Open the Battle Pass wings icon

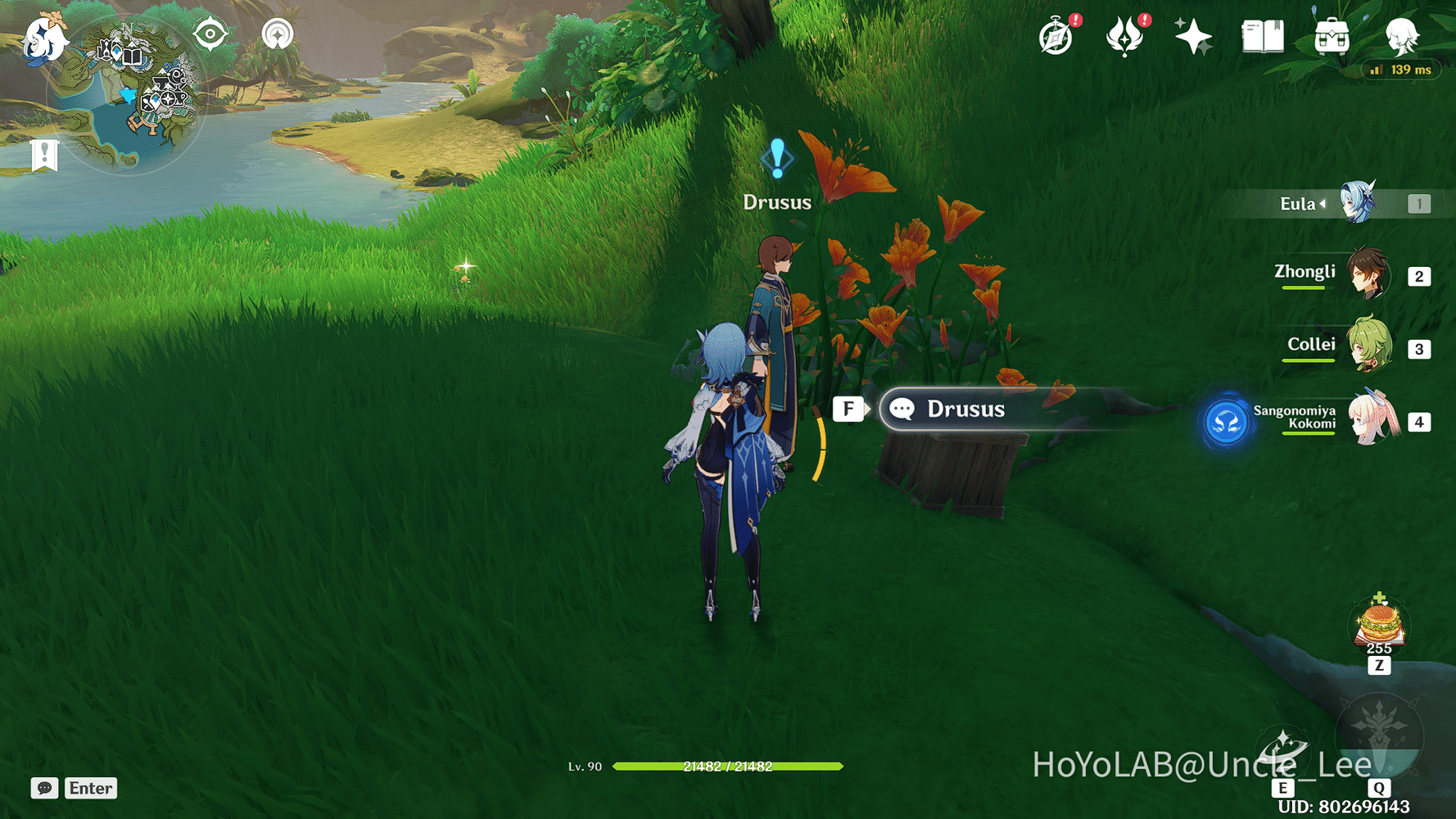1126,36
